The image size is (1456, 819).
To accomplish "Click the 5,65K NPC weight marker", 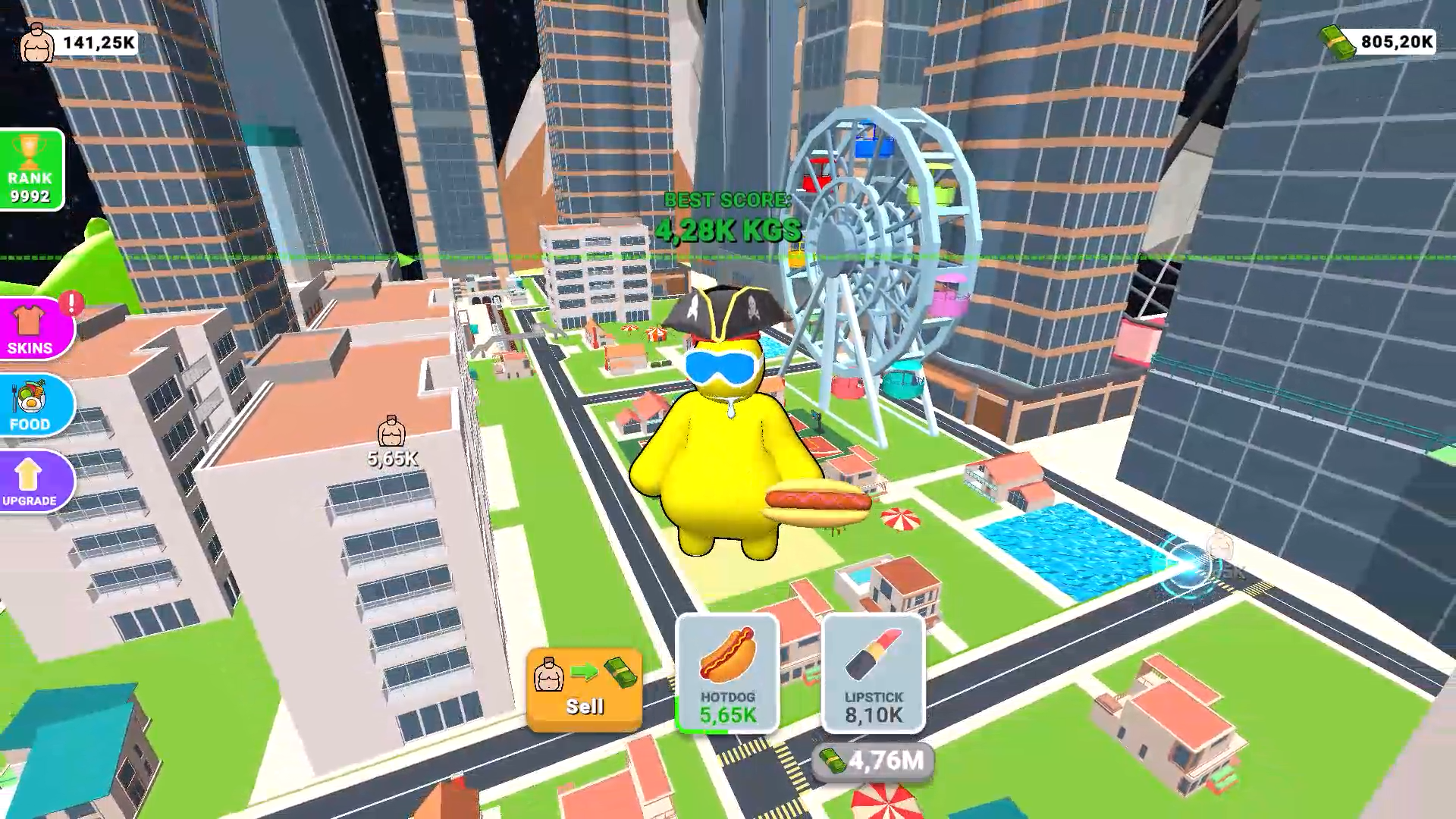I will (x=392, y=440).
